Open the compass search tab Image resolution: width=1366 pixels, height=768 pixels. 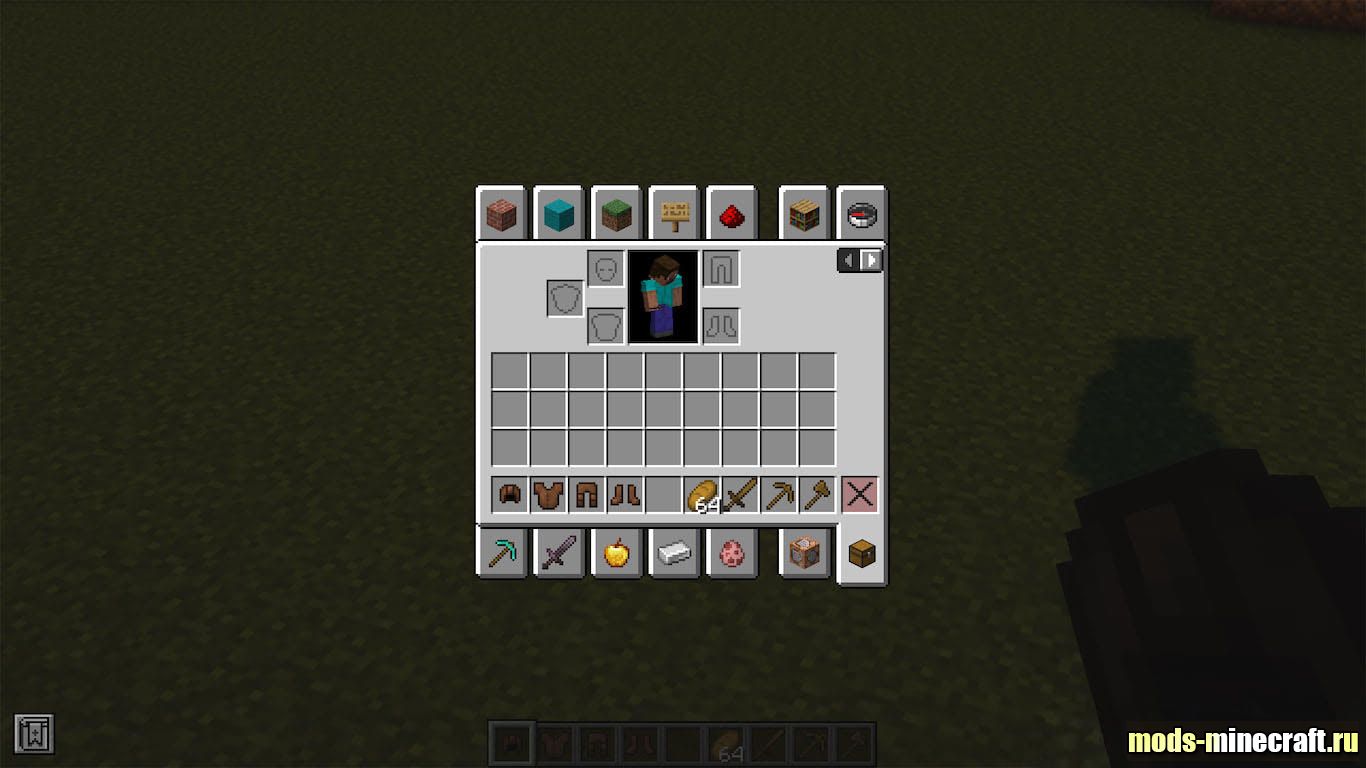[x=861, y=214]
